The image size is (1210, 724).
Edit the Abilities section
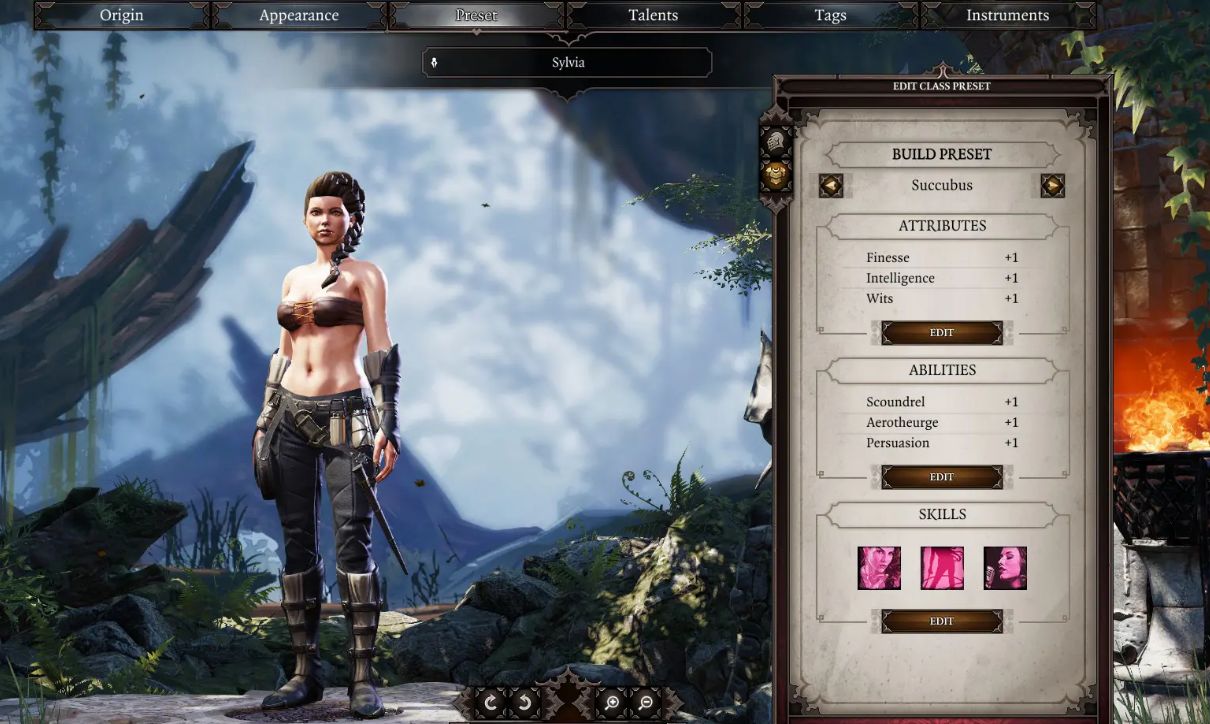tap(942, 477)
